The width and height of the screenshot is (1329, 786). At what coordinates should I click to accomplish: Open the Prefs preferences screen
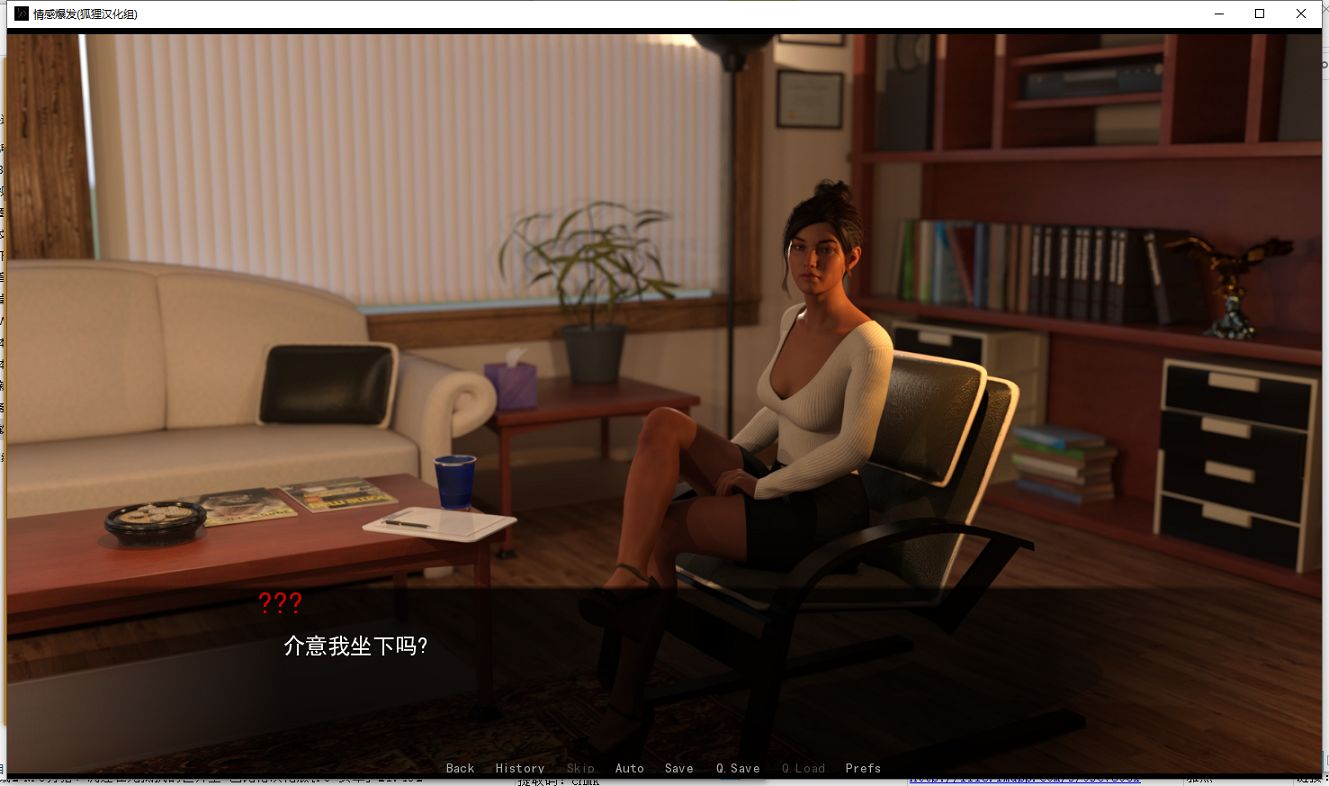tap(862, 768)
